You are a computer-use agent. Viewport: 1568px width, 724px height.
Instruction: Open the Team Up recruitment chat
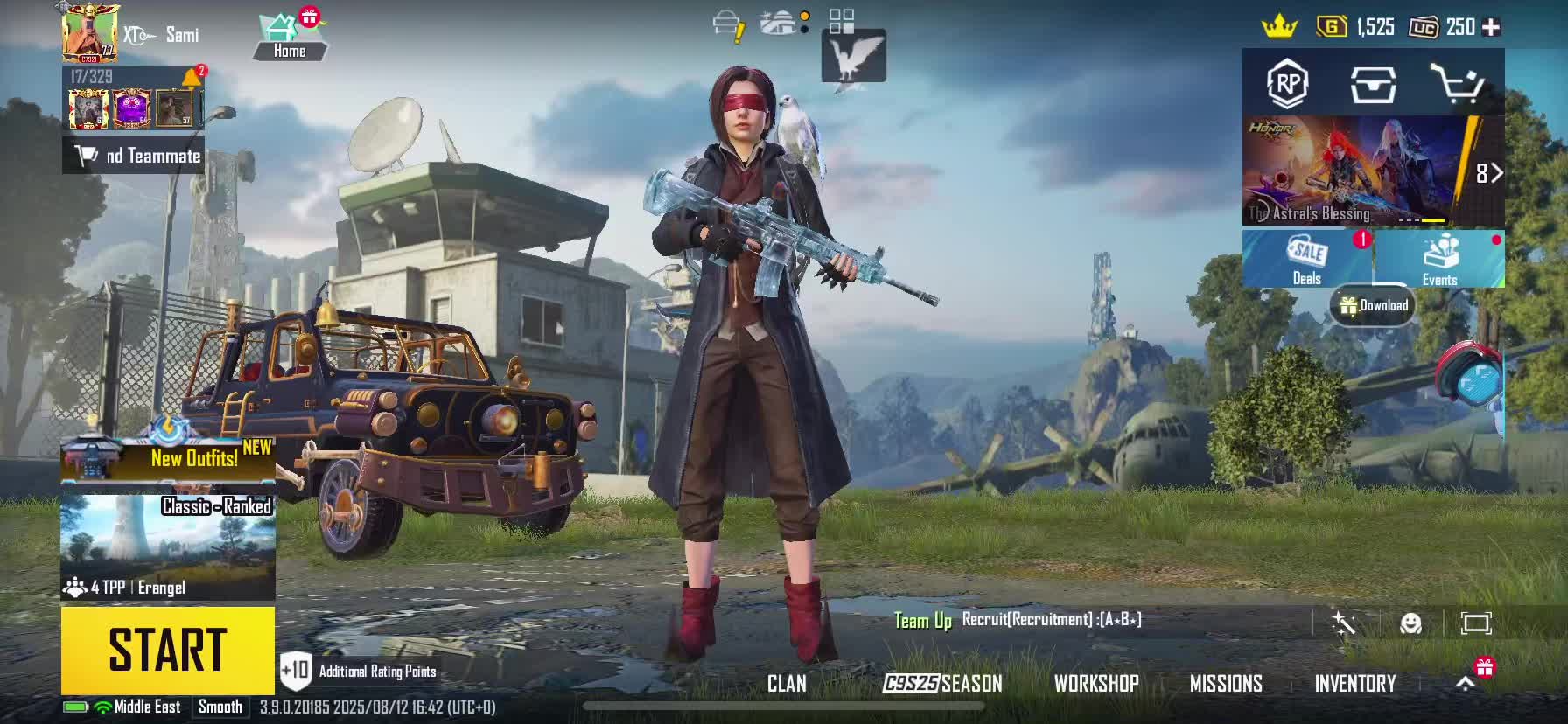click(x=1015, y=621)
